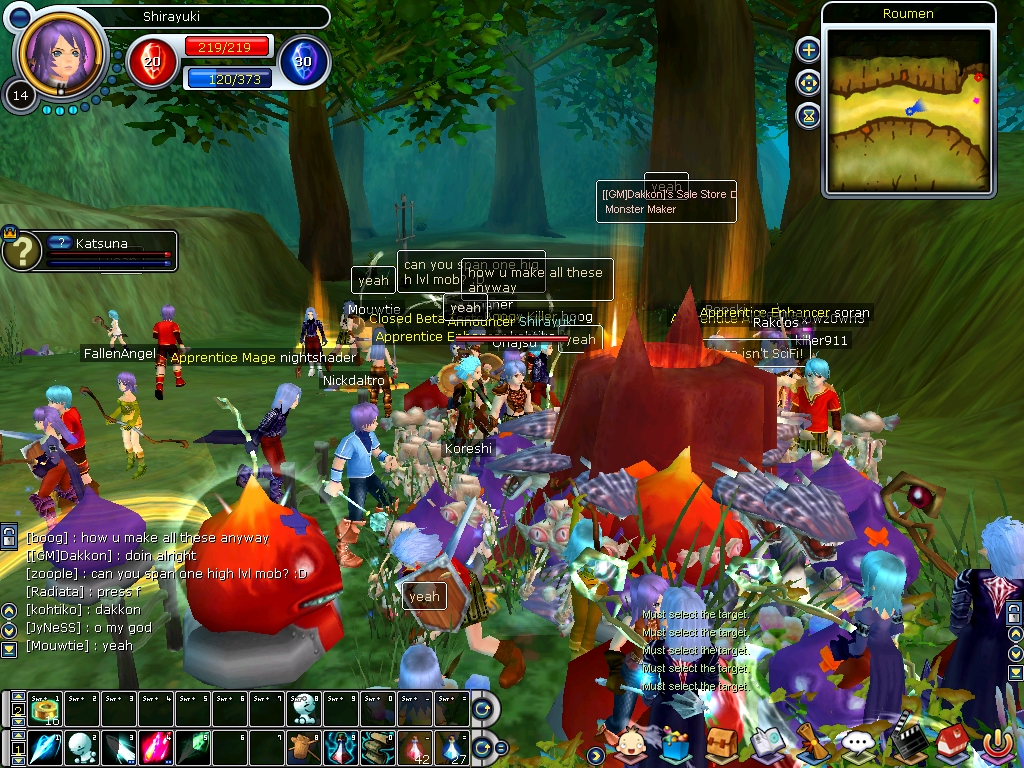Image resolution: width=1024 pixels, height=768 pixels.
Task: Zoom in the minimap with the plus button
Action: (x=808, y=50)
